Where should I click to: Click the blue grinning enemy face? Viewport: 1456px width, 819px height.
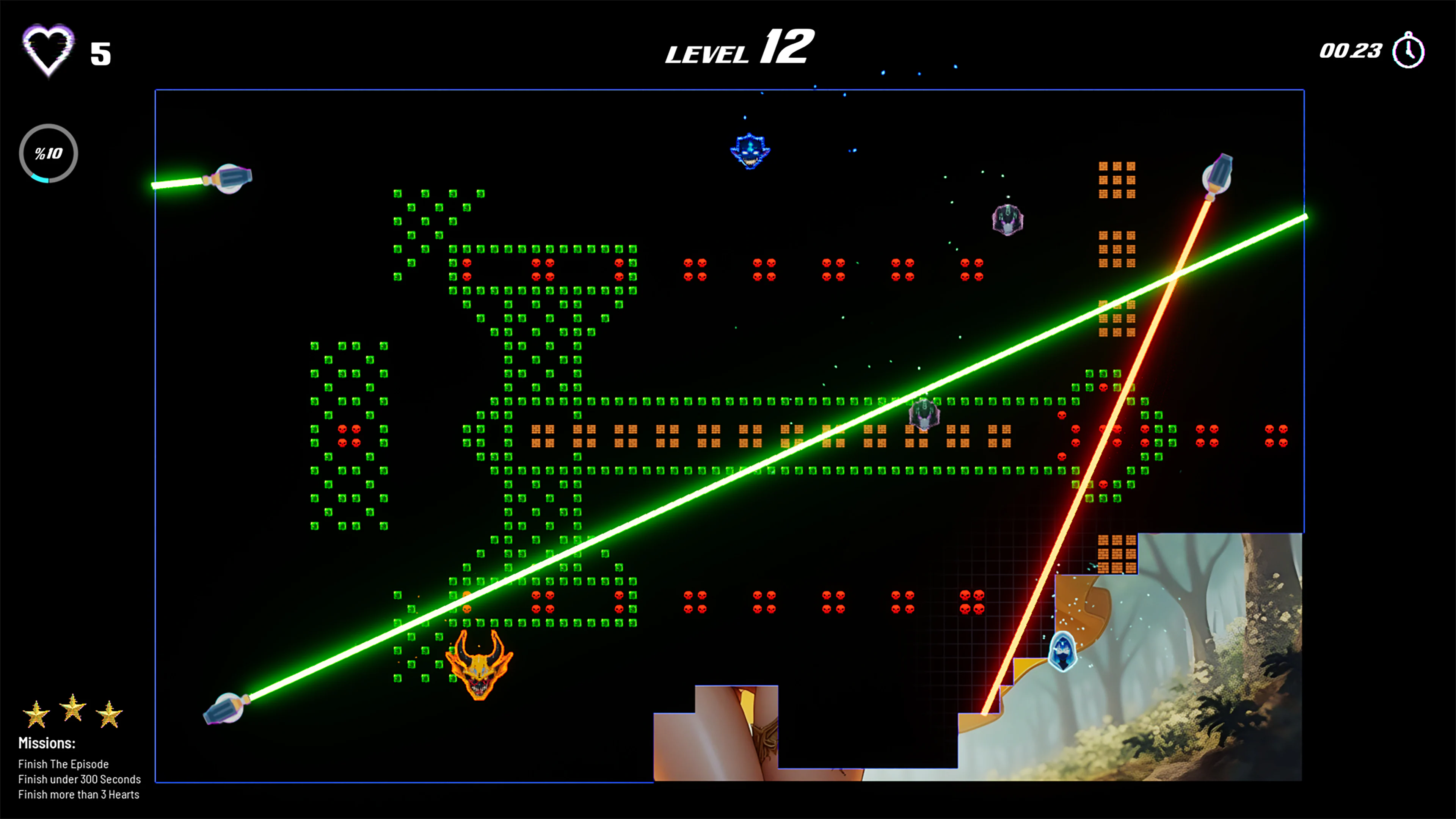coord(750,152)
